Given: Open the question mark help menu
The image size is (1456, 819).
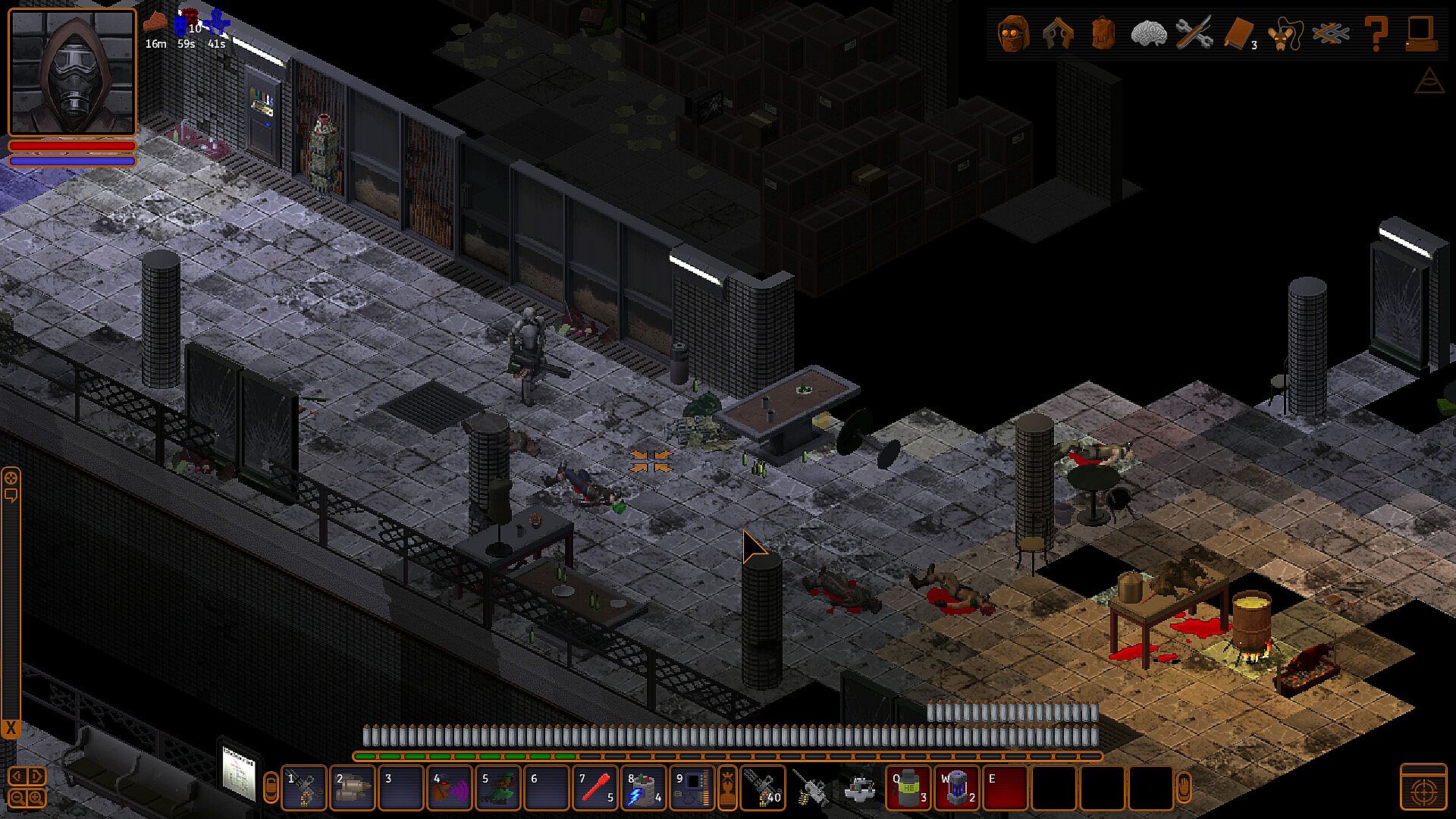Looking at the screenshot, I should click(x=1376, y=33).
